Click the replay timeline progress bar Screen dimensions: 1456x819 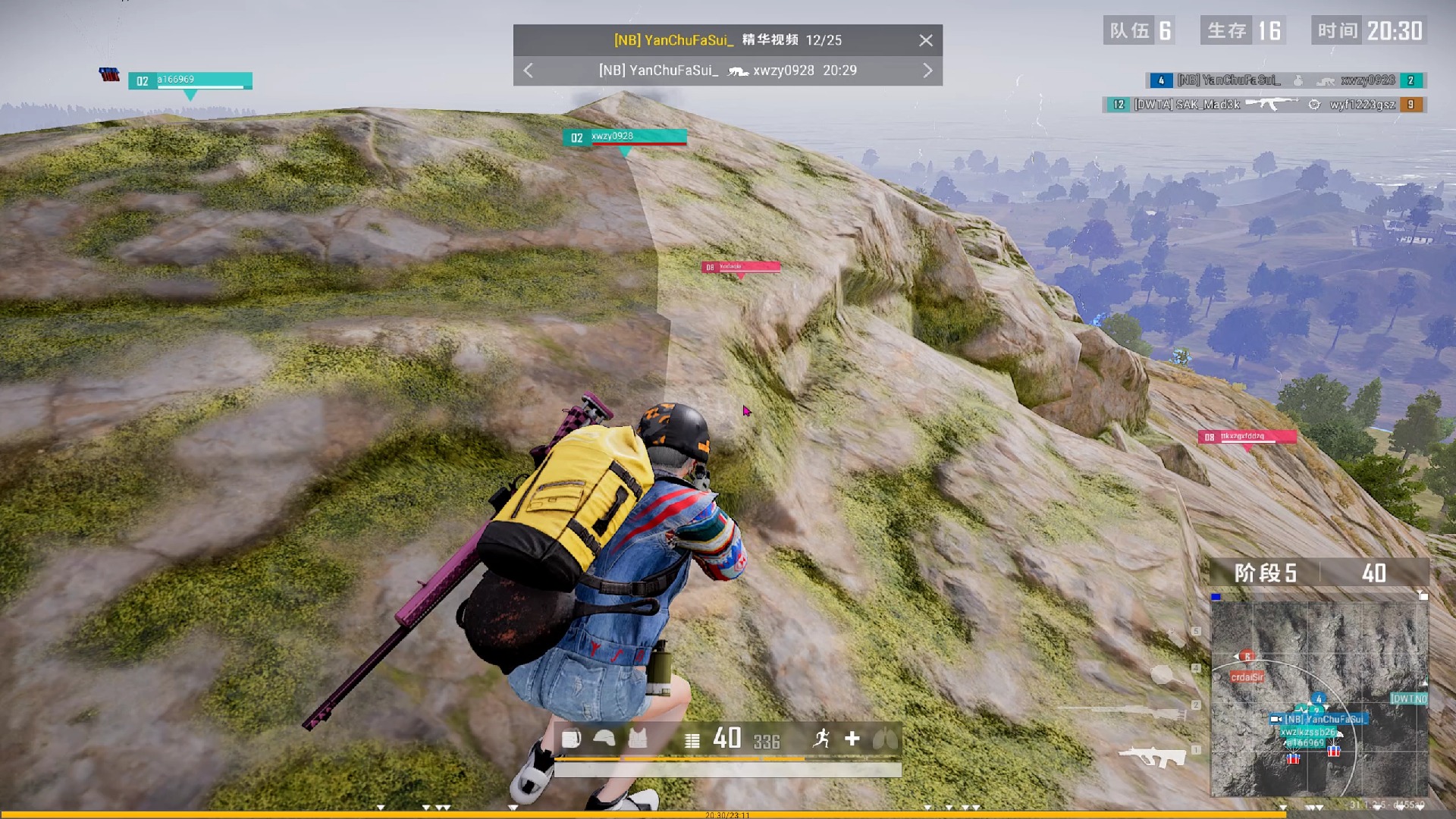(x=728, y=814)
